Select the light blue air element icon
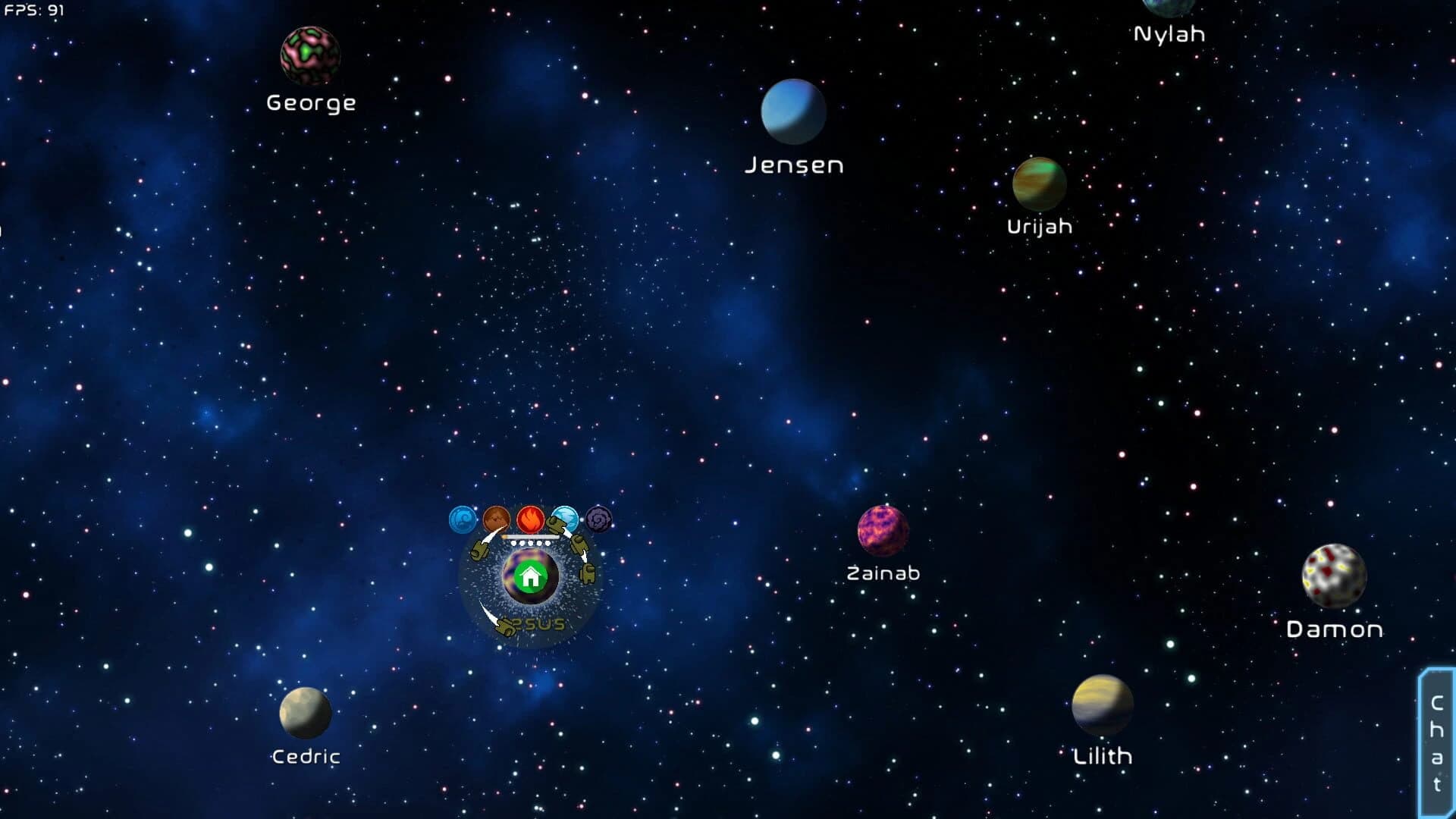1456x819 pixels. tap(566, 517)
